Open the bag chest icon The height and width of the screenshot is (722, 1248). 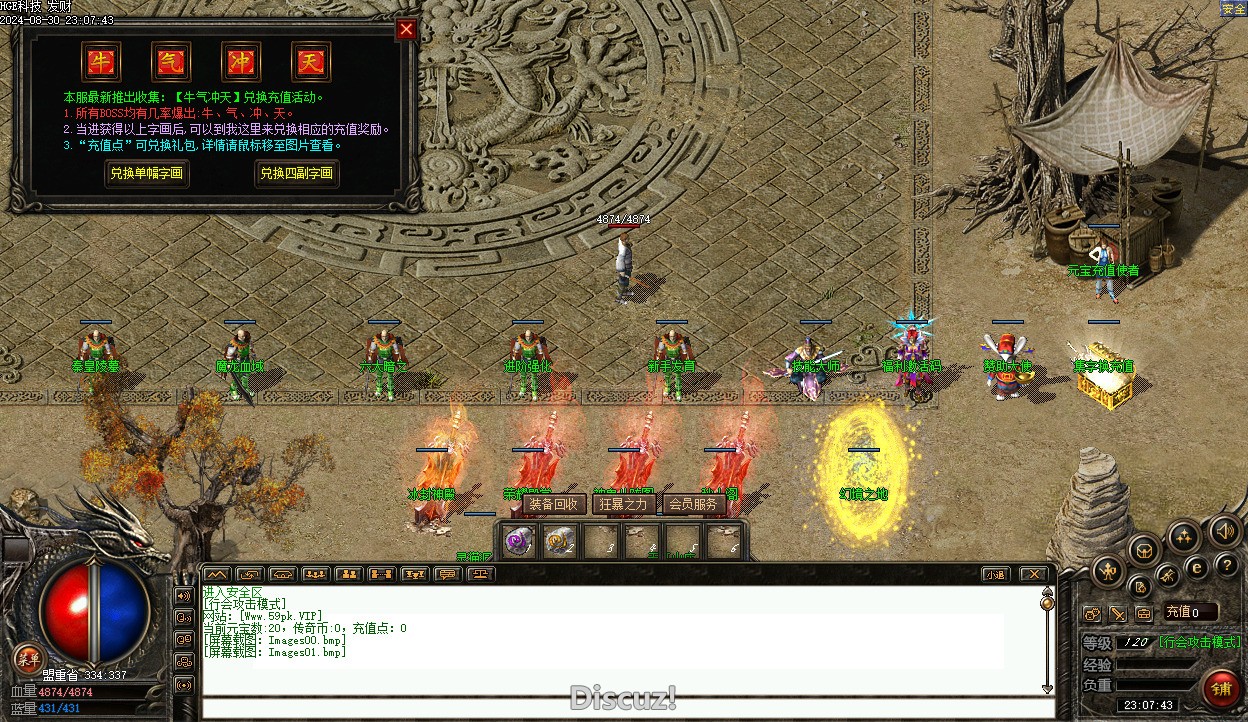pos(1144,549)
